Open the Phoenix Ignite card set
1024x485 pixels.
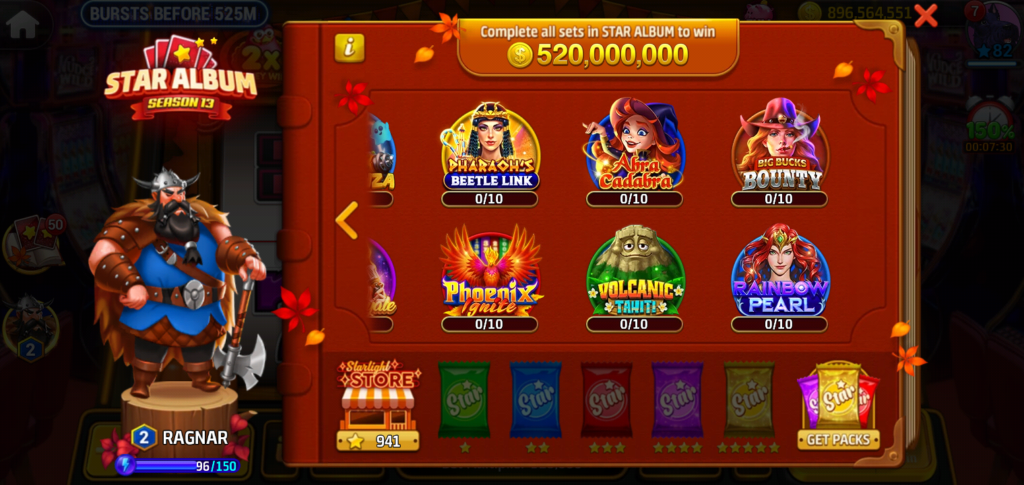pyautogui.click(x=490, y=275)
